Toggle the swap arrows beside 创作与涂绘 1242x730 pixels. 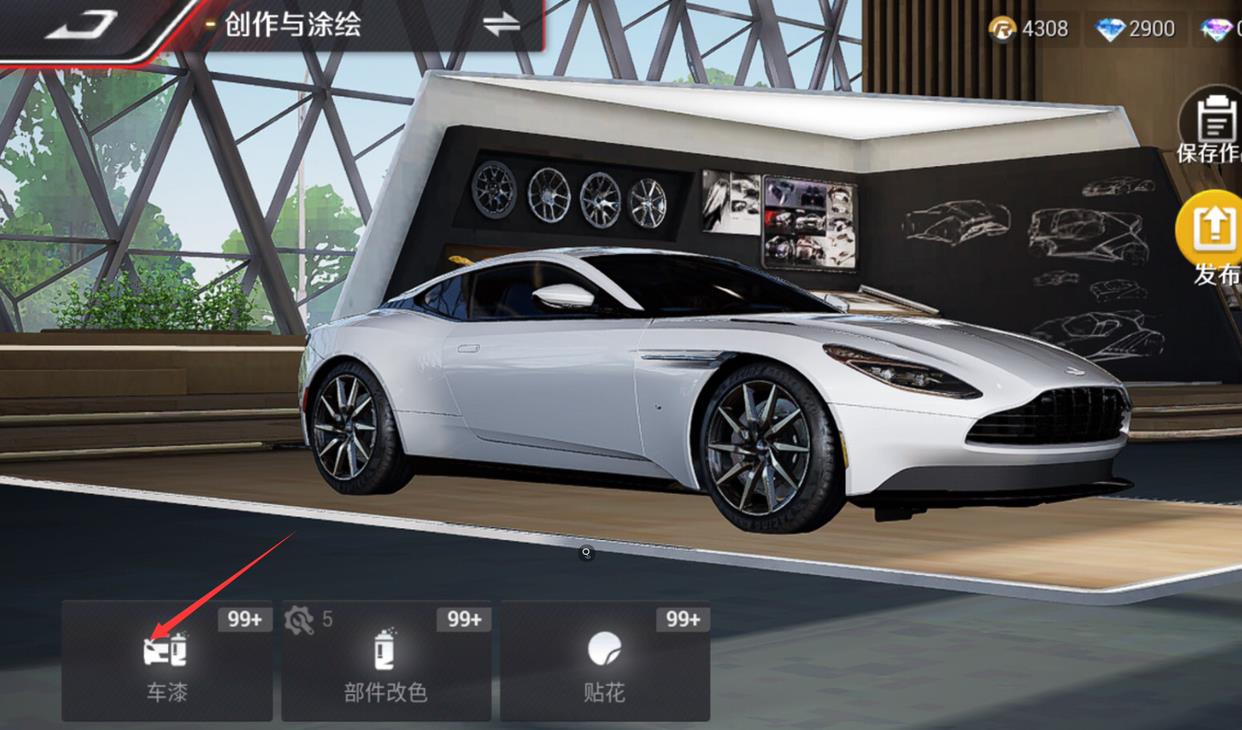tap(501, 25)
